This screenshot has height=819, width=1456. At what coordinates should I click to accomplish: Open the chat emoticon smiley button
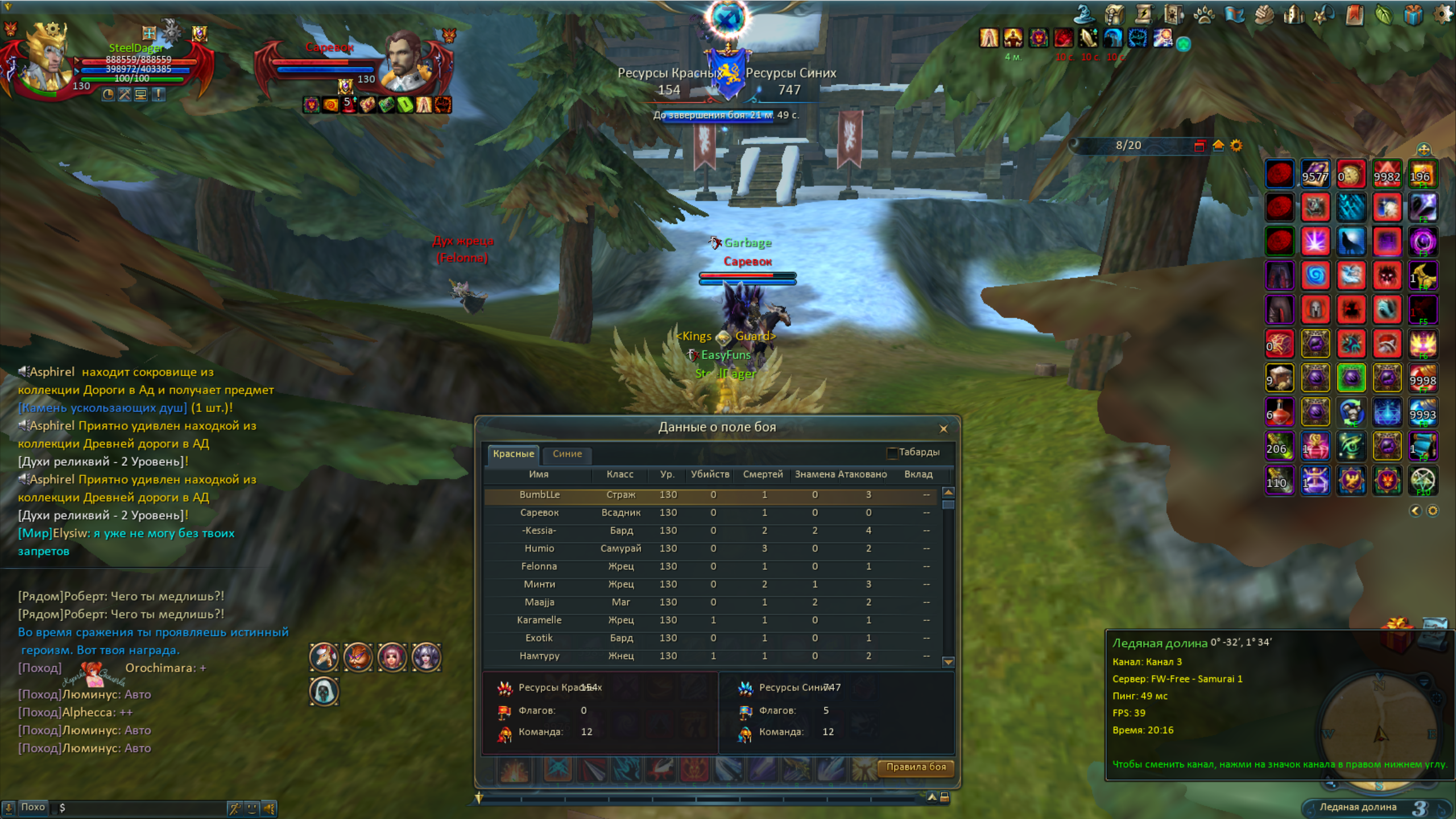pyautogui.click(x=252, y=808)
